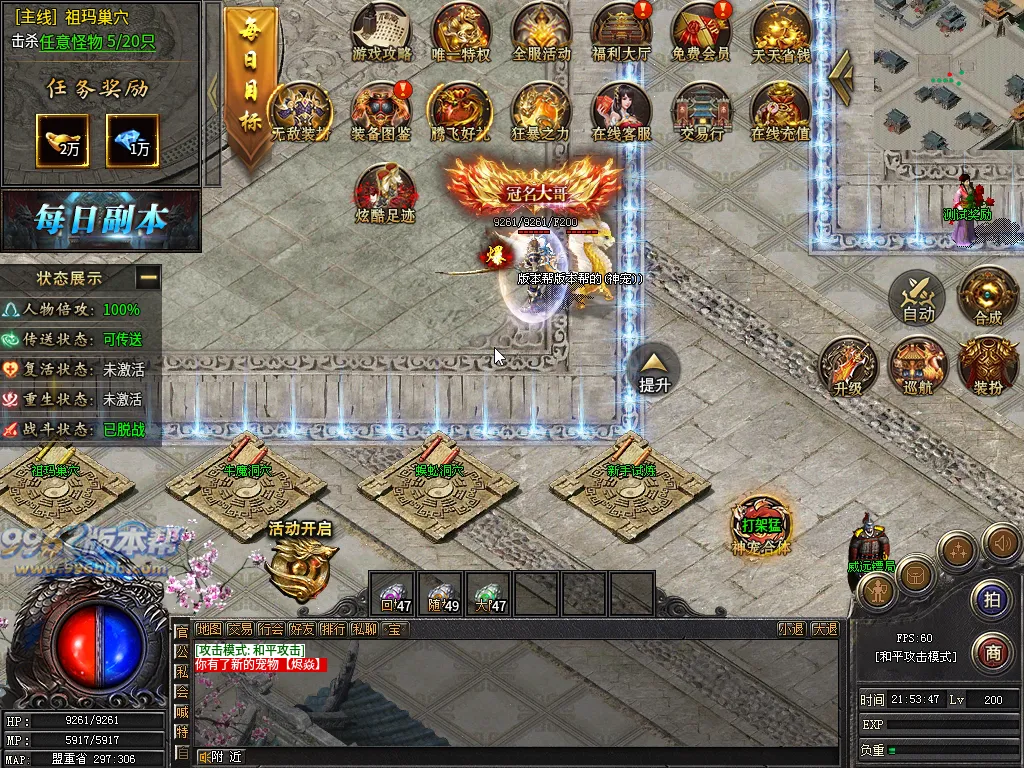
Task: Open the 福利大厅 welfare hall
Action: [621, 30]
